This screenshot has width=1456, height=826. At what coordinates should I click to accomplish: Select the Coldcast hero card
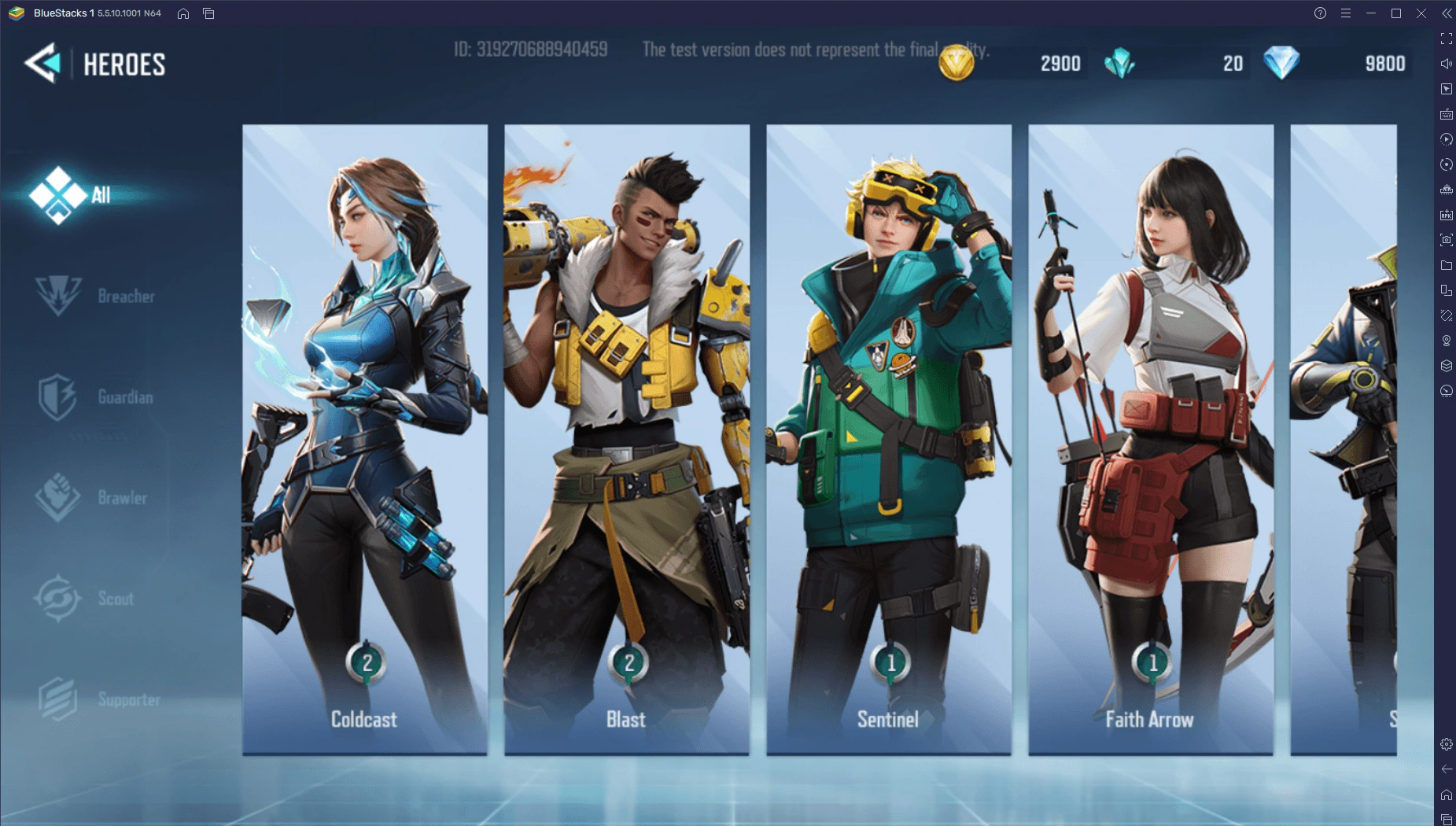pos(365,439)
